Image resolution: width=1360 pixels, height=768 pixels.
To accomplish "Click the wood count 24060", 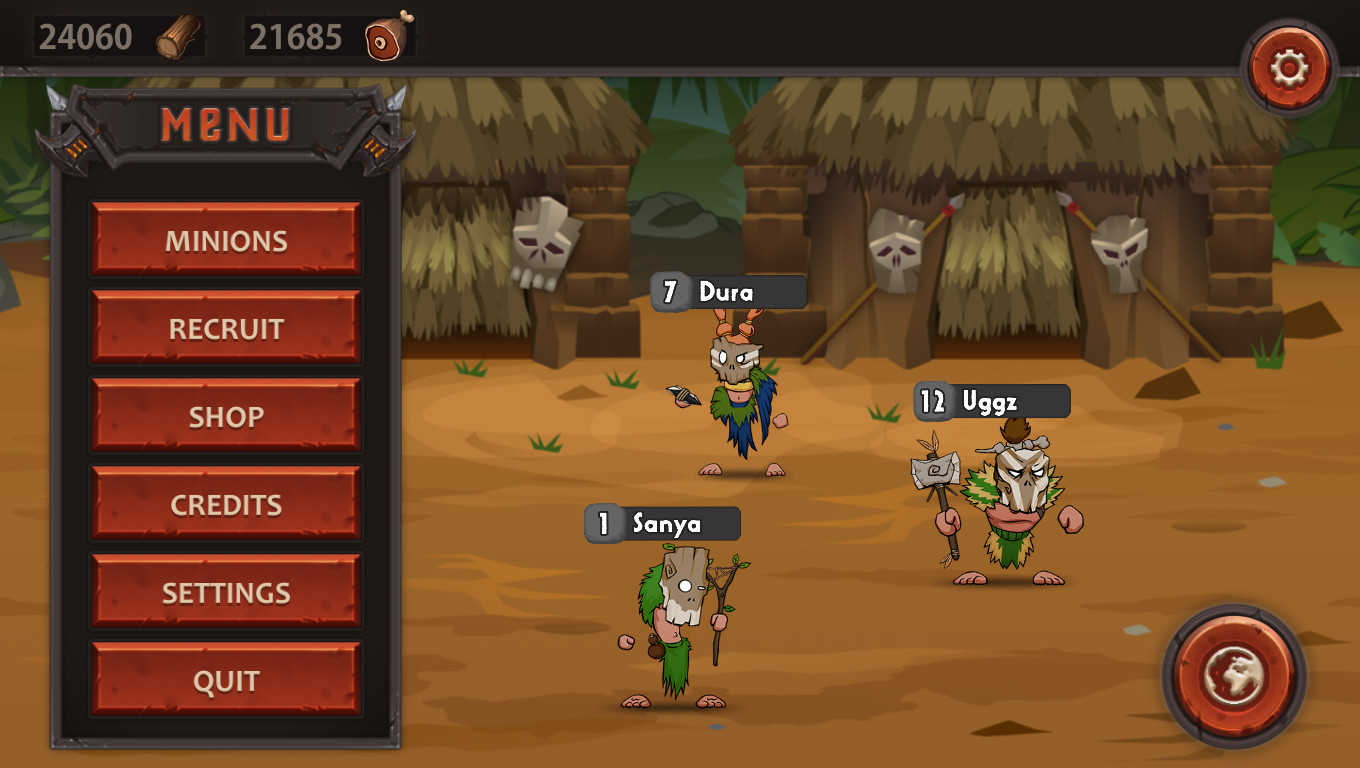I will point(85,35).
